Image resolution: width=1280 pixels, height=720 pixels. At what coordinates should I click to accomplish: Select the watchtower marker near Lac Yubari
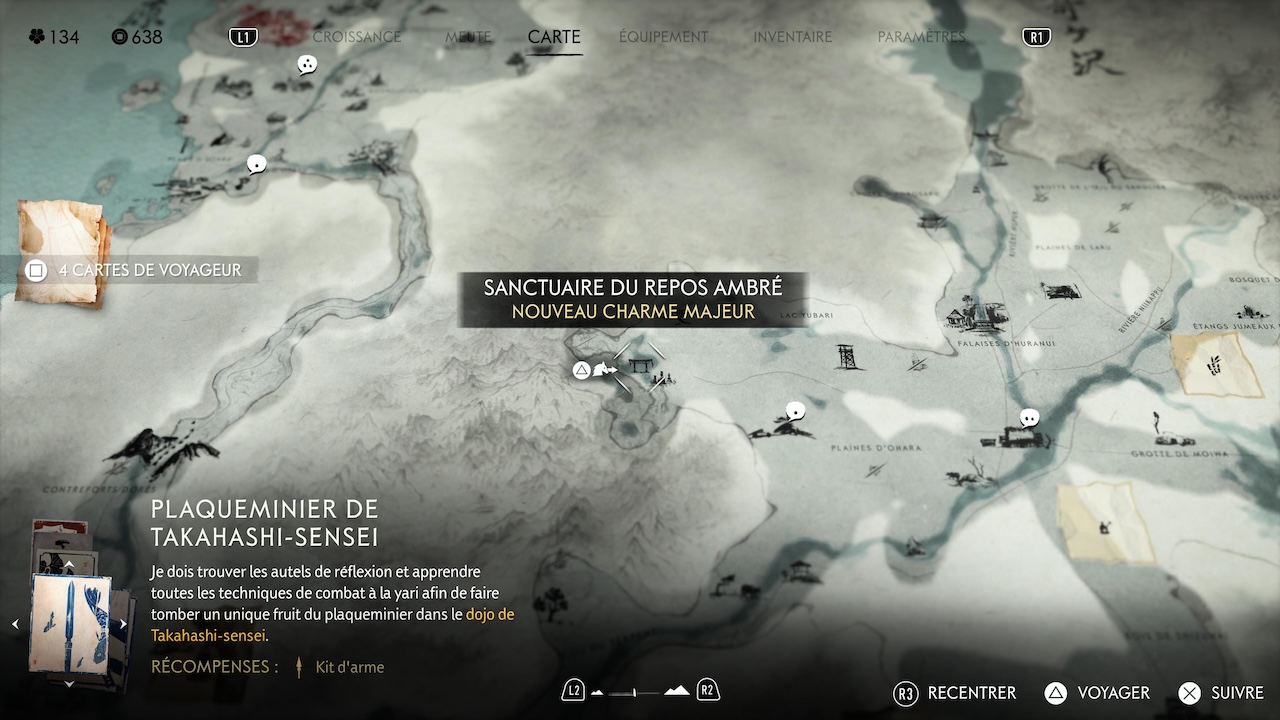pos(848,356)
